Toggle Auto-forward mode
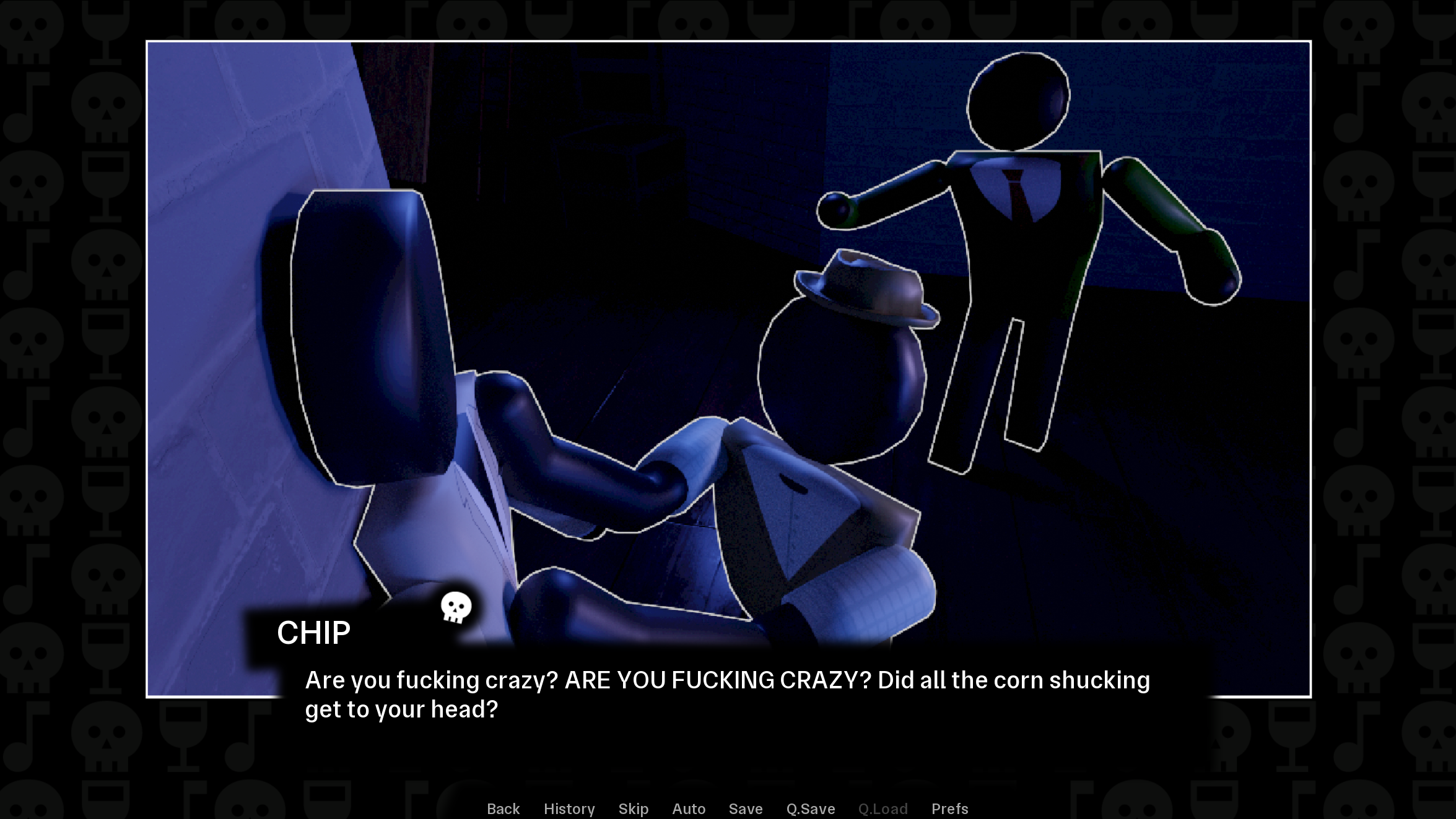The image size is (1456, 819). (x=688, y=808)
